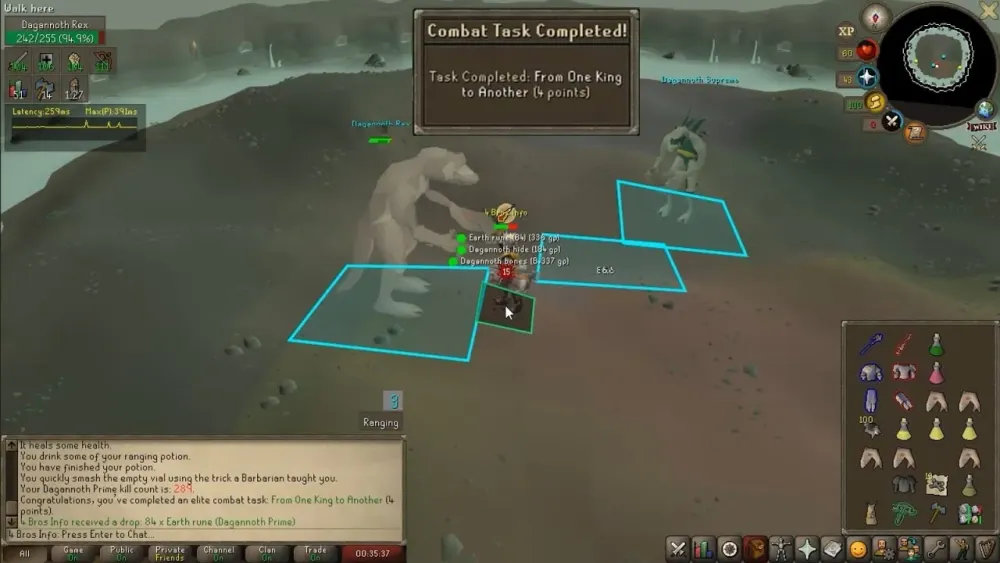1000x563 pixels.
Task: Open the Music Player harp tab
Action: (986, 548)
